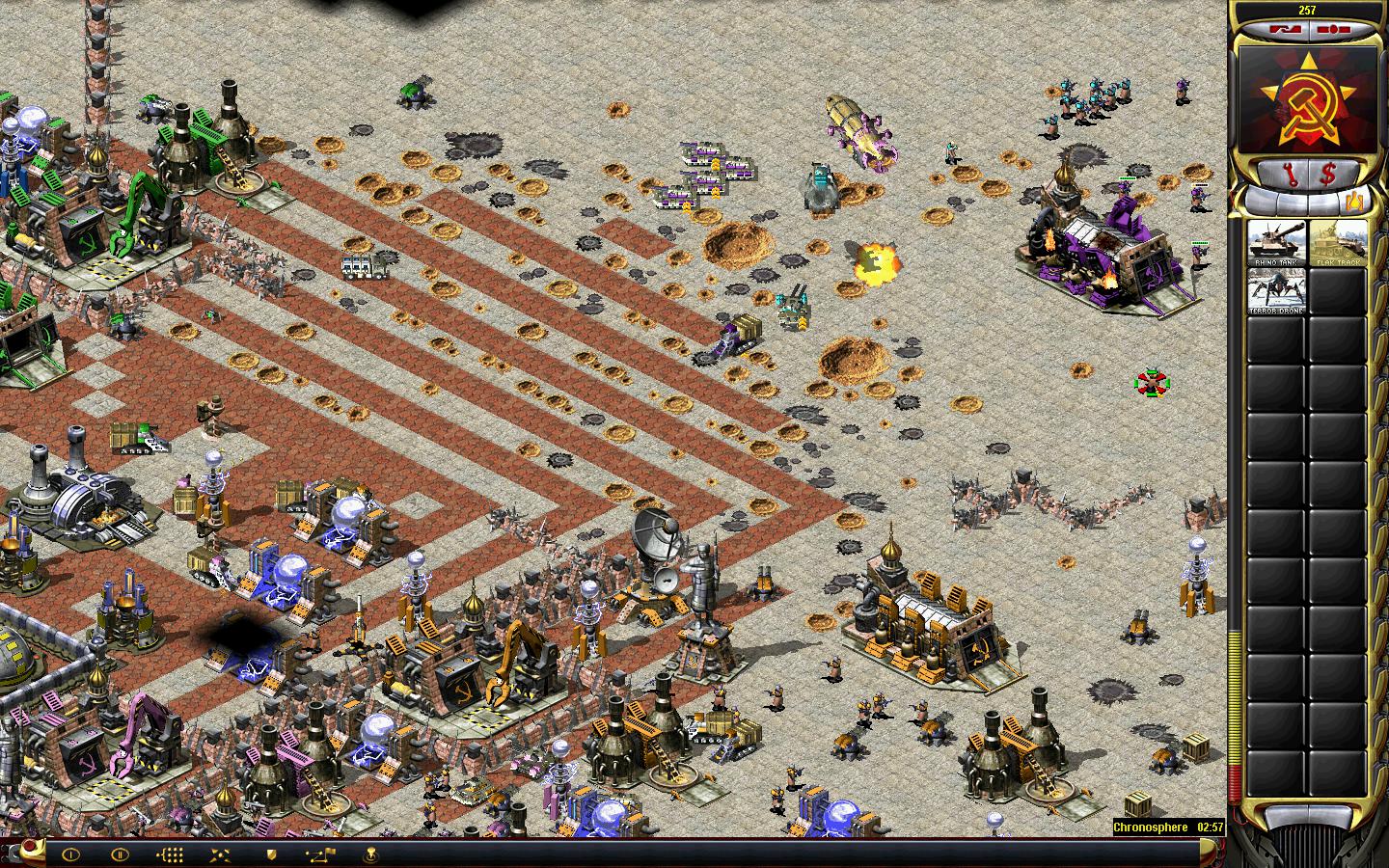Build a Terror Drone from the sidebar

click(x=1276, y=290)
